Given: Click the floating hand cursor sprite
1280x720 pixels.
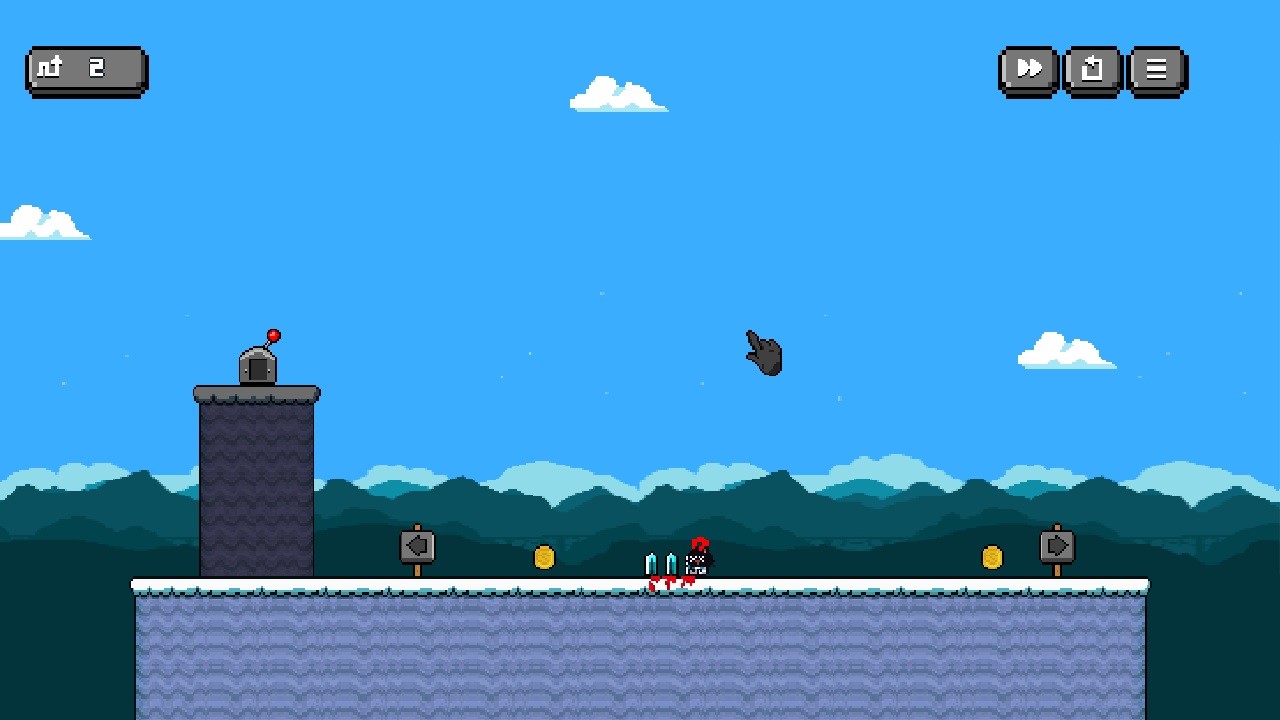Looking at the screenshot, I should pyautogui.click(x=763, y=353).
